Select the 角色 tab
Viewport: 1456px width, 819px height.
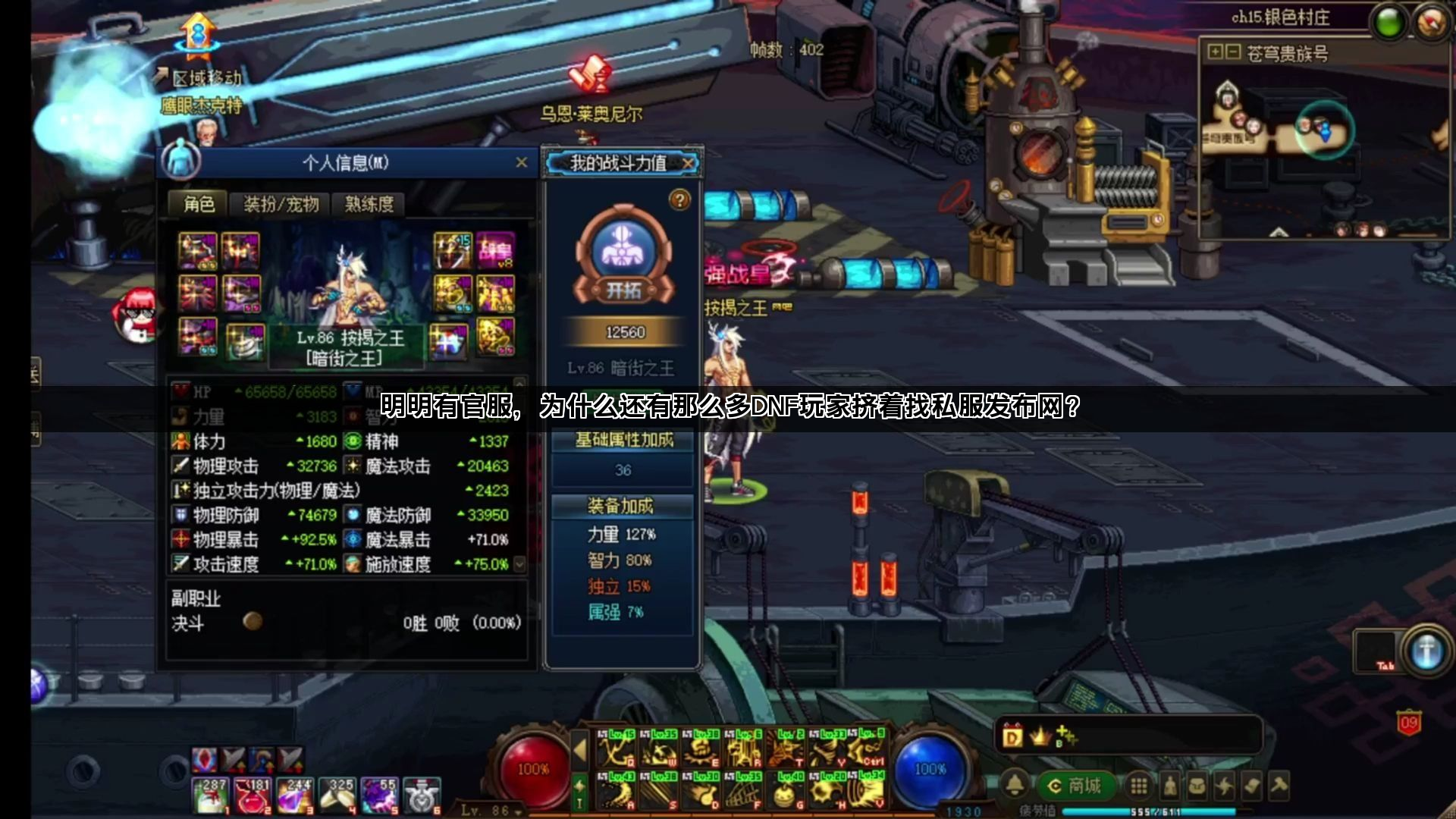tap(199, 204)
